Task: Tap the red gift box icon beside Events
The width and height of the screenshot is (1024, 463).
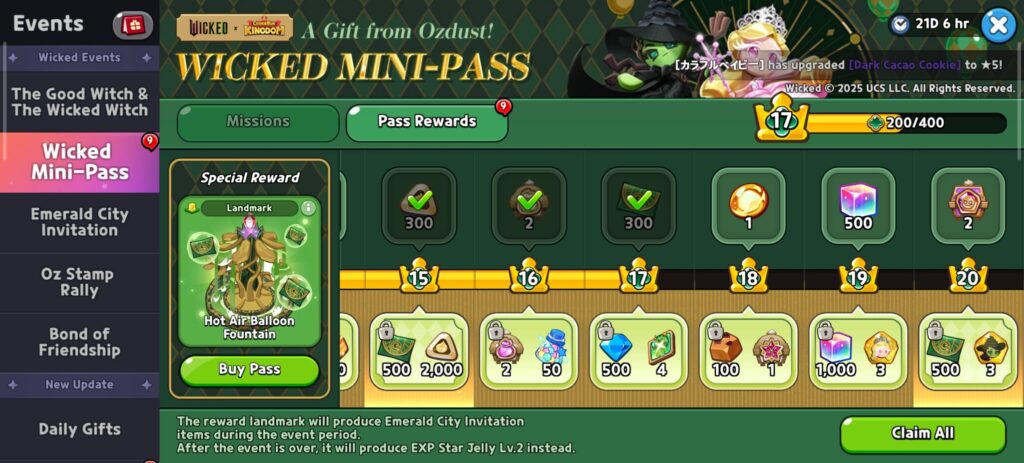Action: pyautogui.click(x=133, y=24)
